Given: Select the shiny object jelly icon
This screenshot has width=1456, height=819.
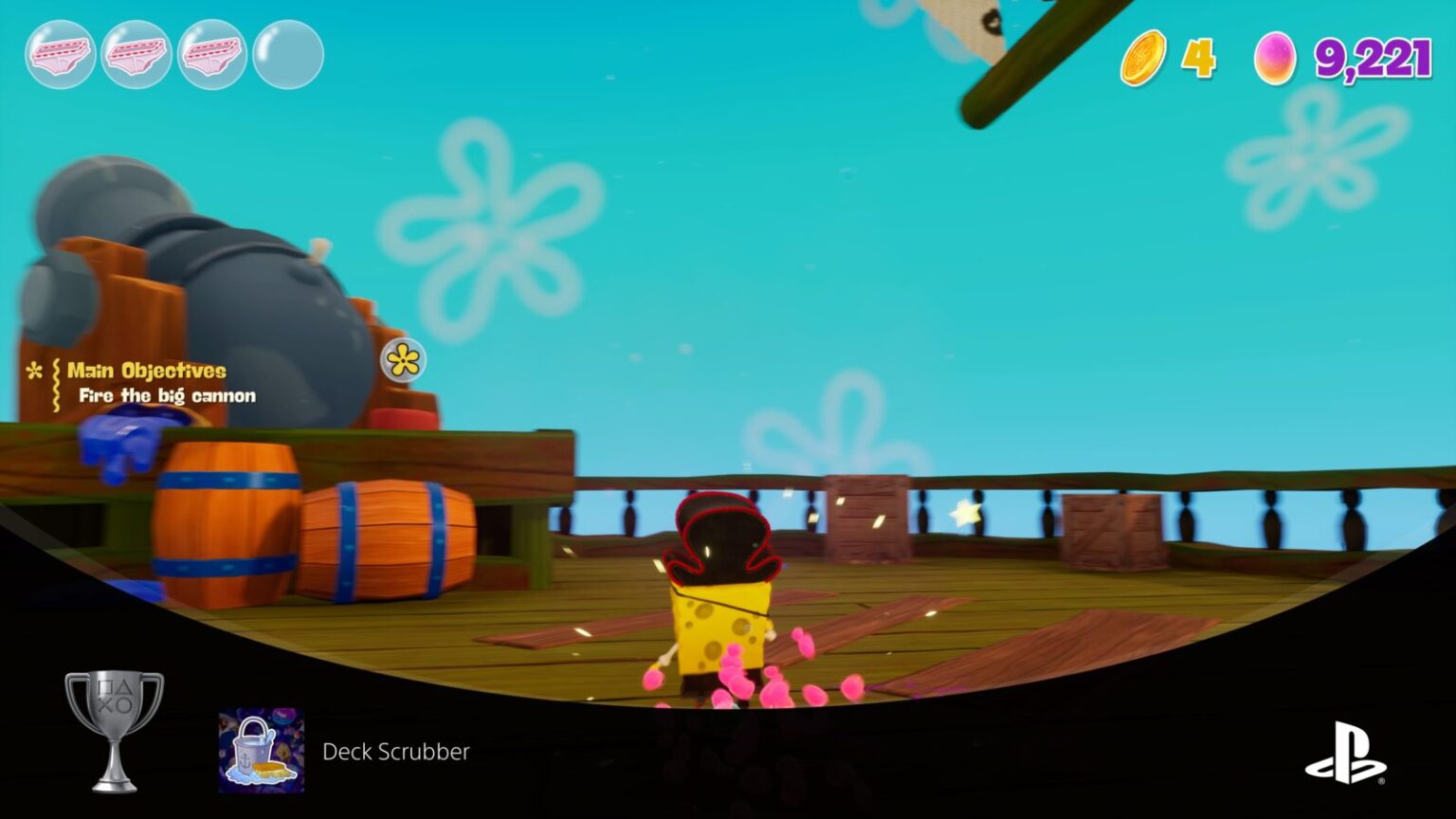Looking at the screenshot, I should 1276,59.
